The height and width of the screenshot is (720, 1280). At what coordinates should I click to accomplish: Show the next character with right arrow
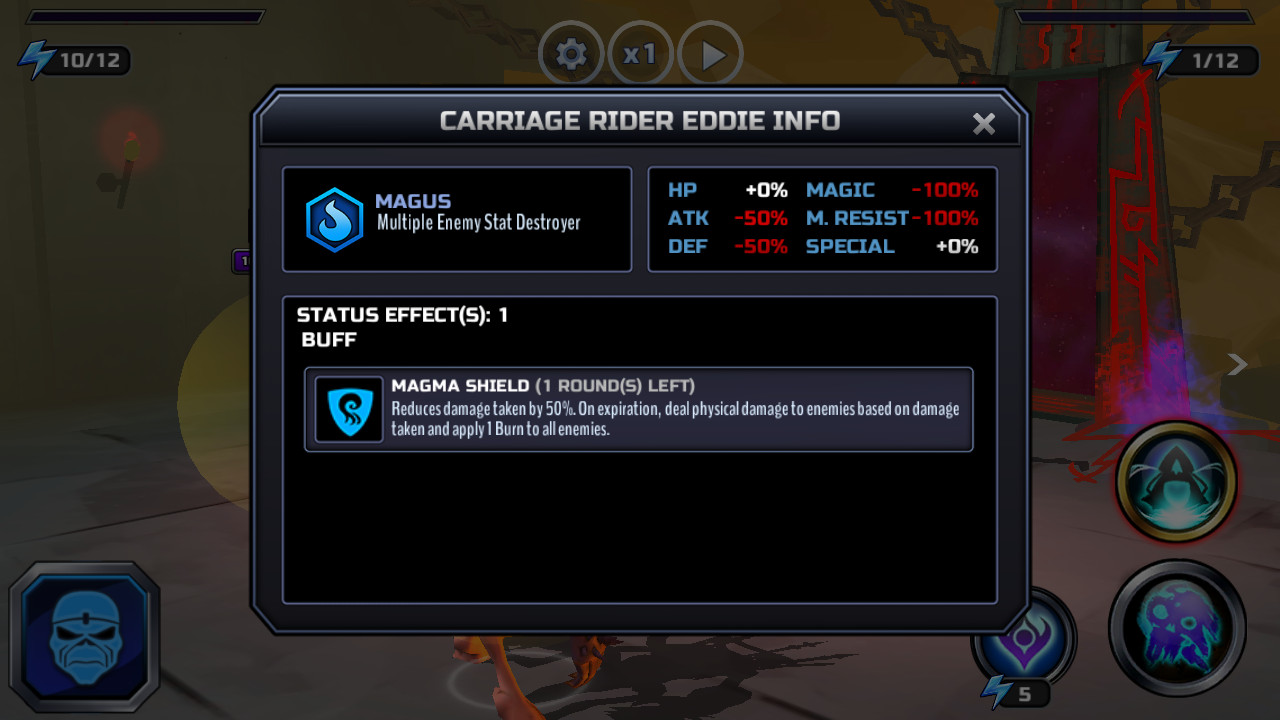(x=1237, y=365)
